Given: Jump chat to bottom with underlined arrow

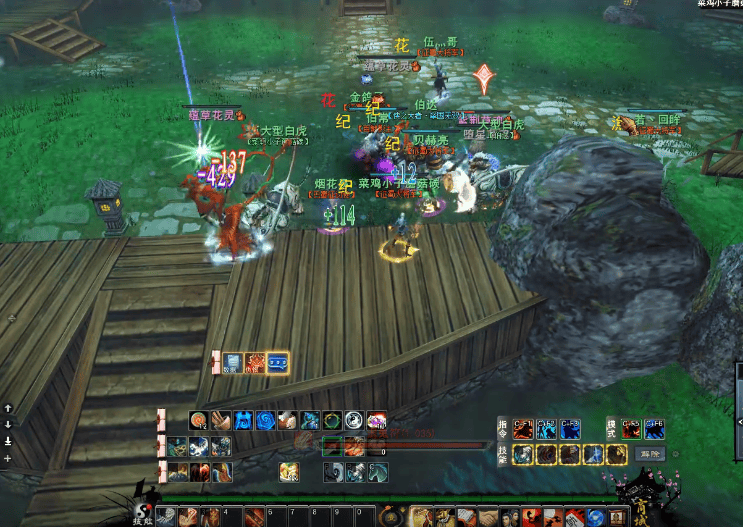Looking at the screenshot, I should coord(8,440).
